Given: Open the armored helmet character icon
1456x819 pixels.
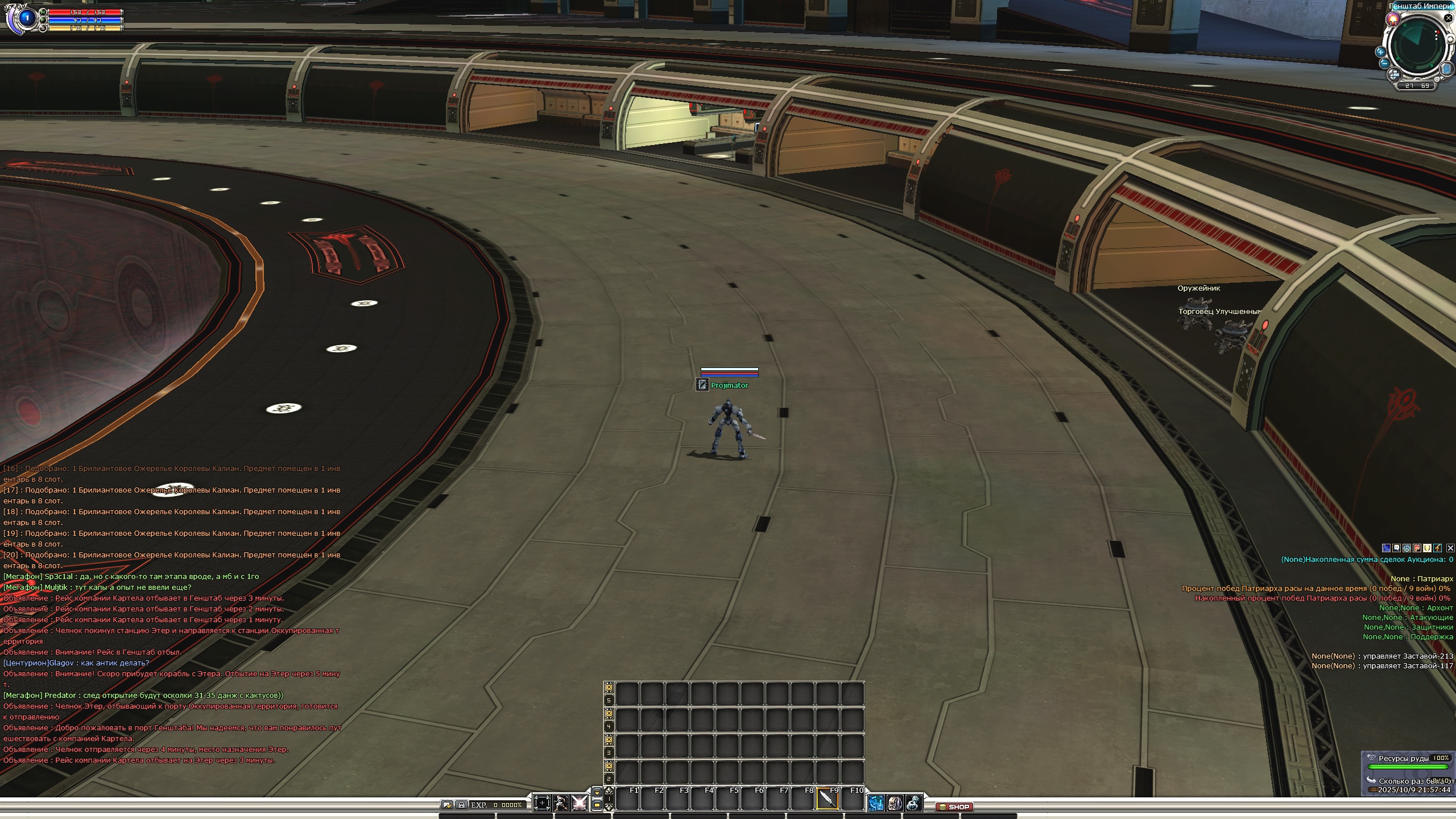Looking at the screenshot, I should (895, 803).
